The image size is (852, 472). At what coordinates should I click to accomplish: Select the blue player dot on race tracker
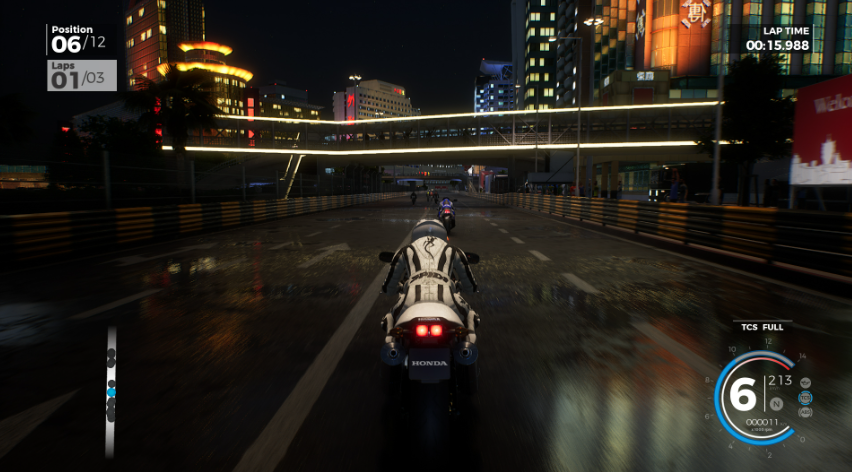(x=111, y=393)
